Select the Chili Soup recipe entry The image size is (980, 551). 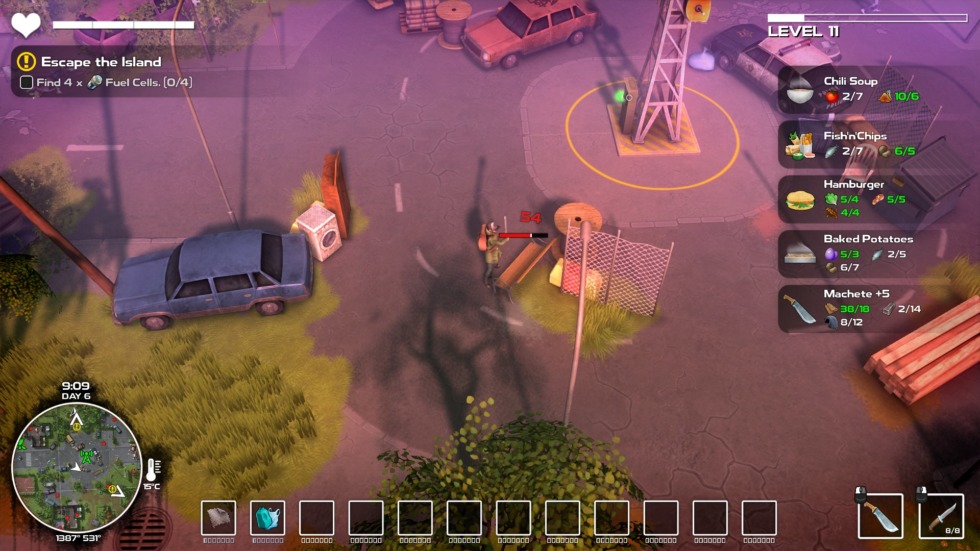pyautogui.click(x=850, y=89)
